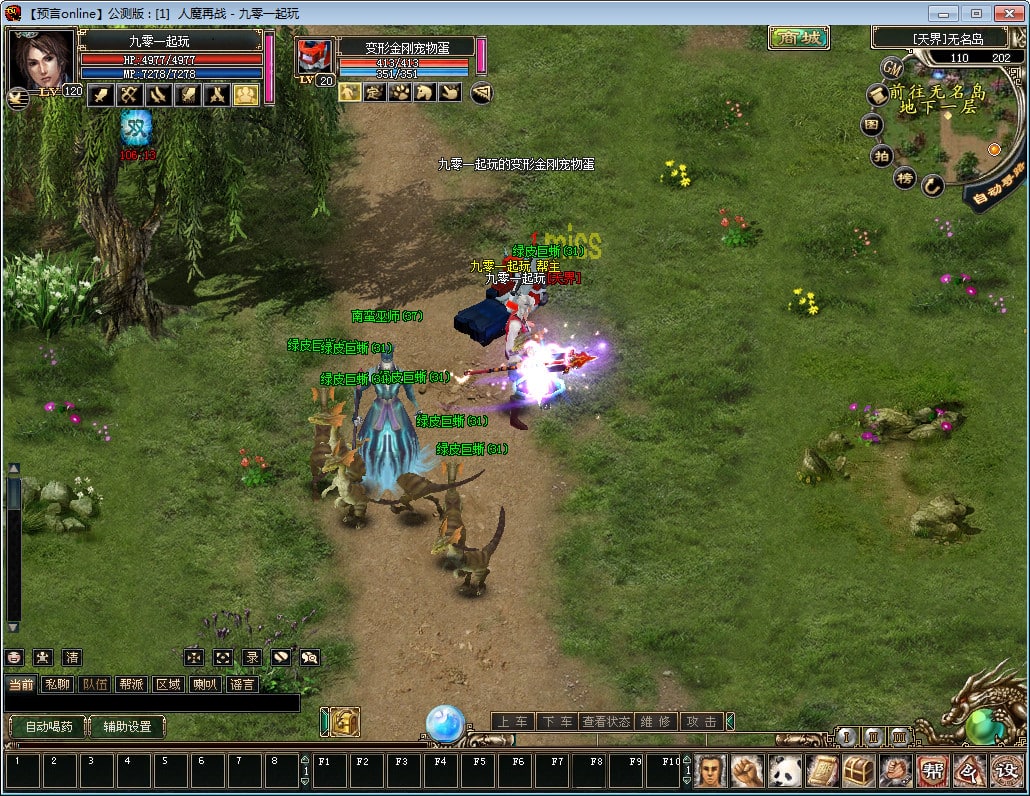Choose 查看状态 view status

tap(606, 721)
